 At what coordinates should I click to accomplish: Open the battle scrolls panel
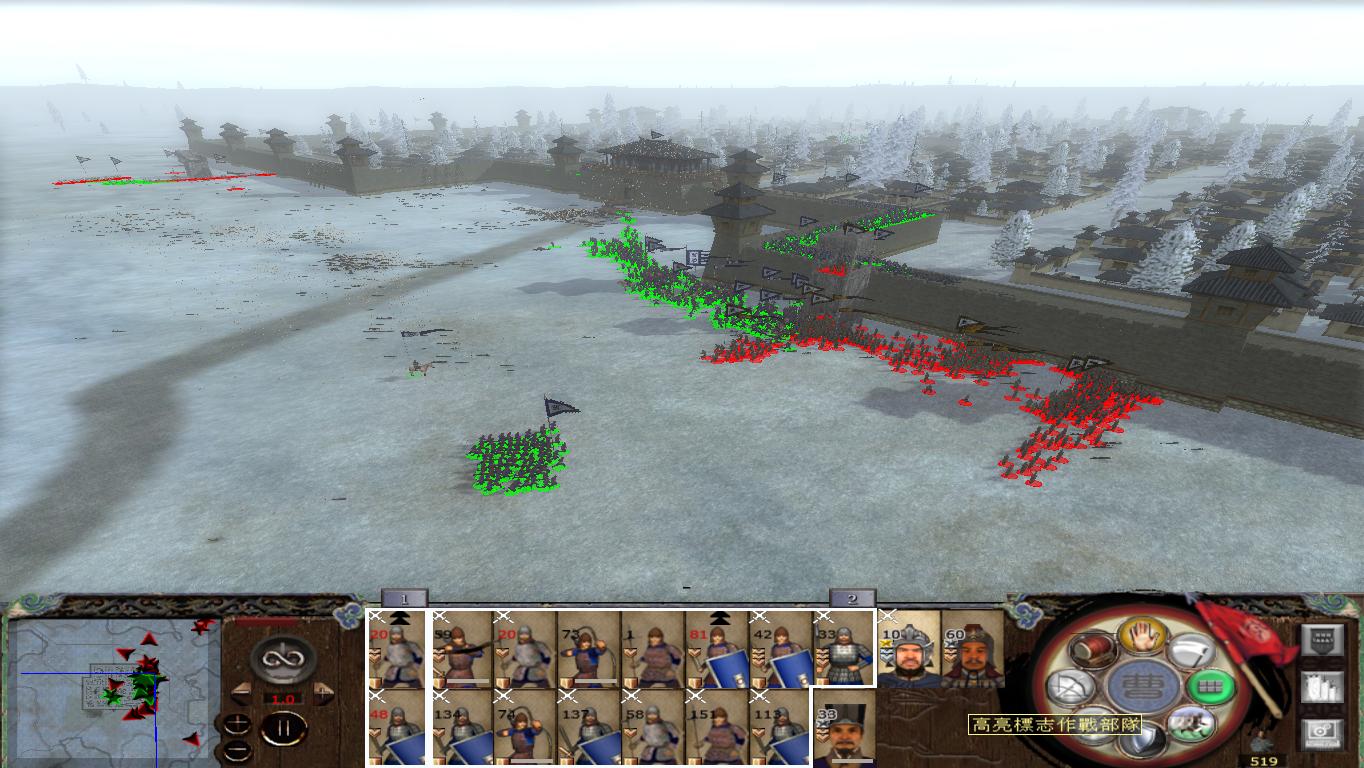1322,688
